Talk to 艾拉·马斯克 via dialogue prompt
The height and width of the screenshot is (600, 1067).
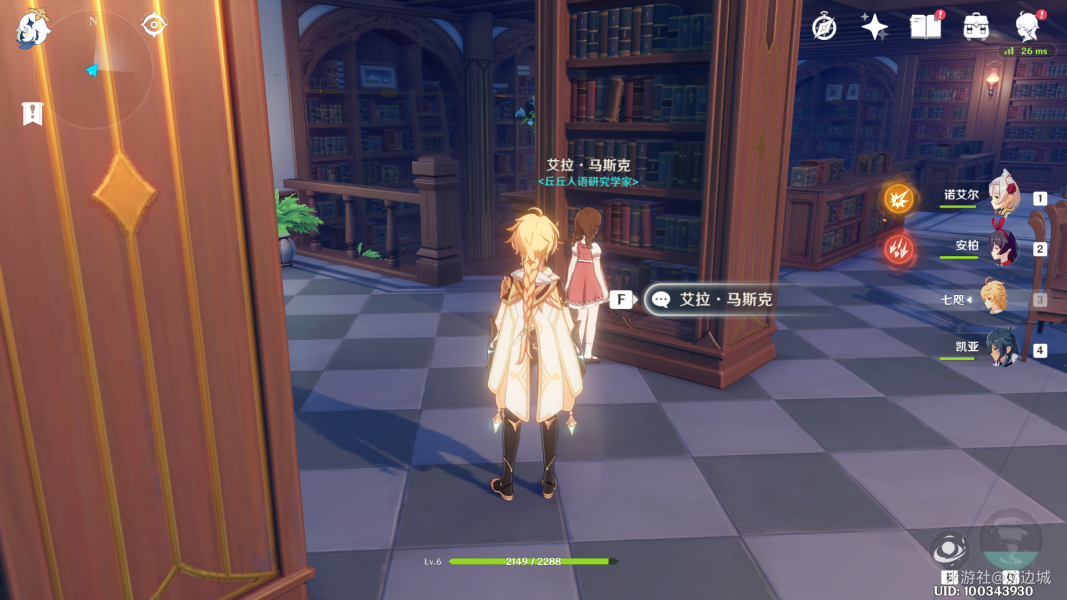711,299
